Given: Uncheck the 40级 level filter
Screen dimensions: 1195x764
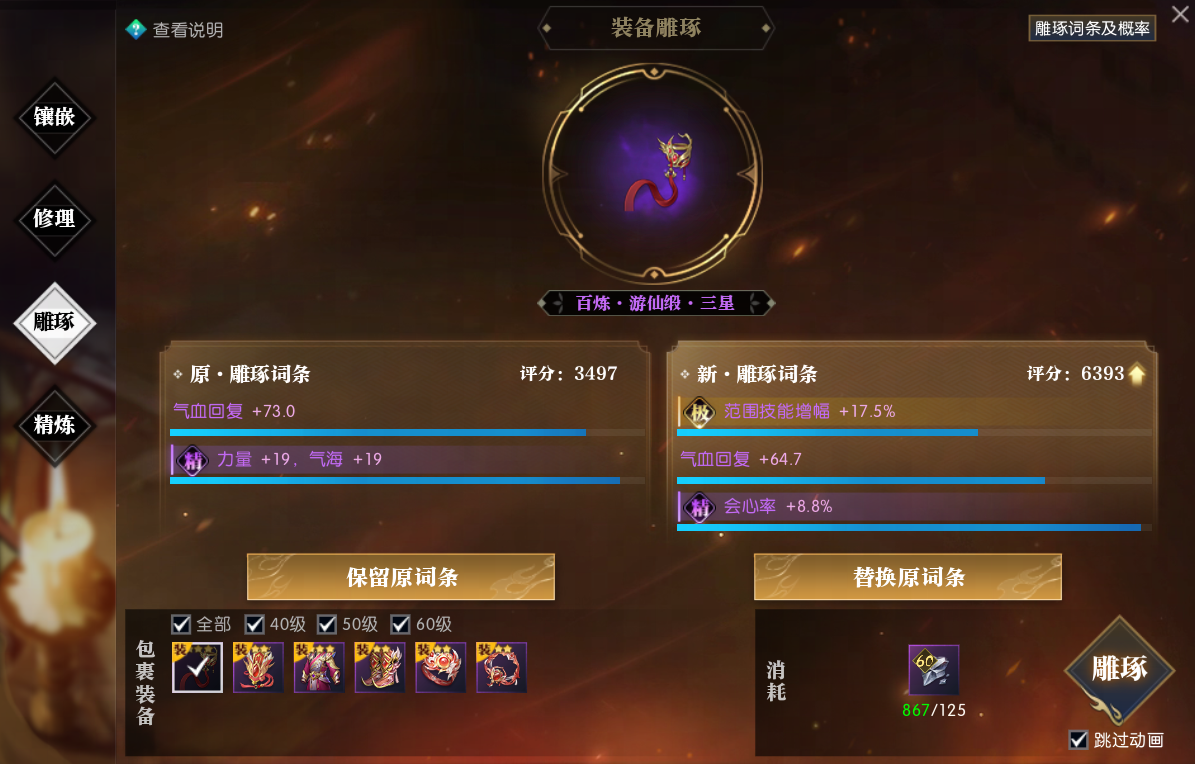Looking at the screenshot, I should point(255,624).
